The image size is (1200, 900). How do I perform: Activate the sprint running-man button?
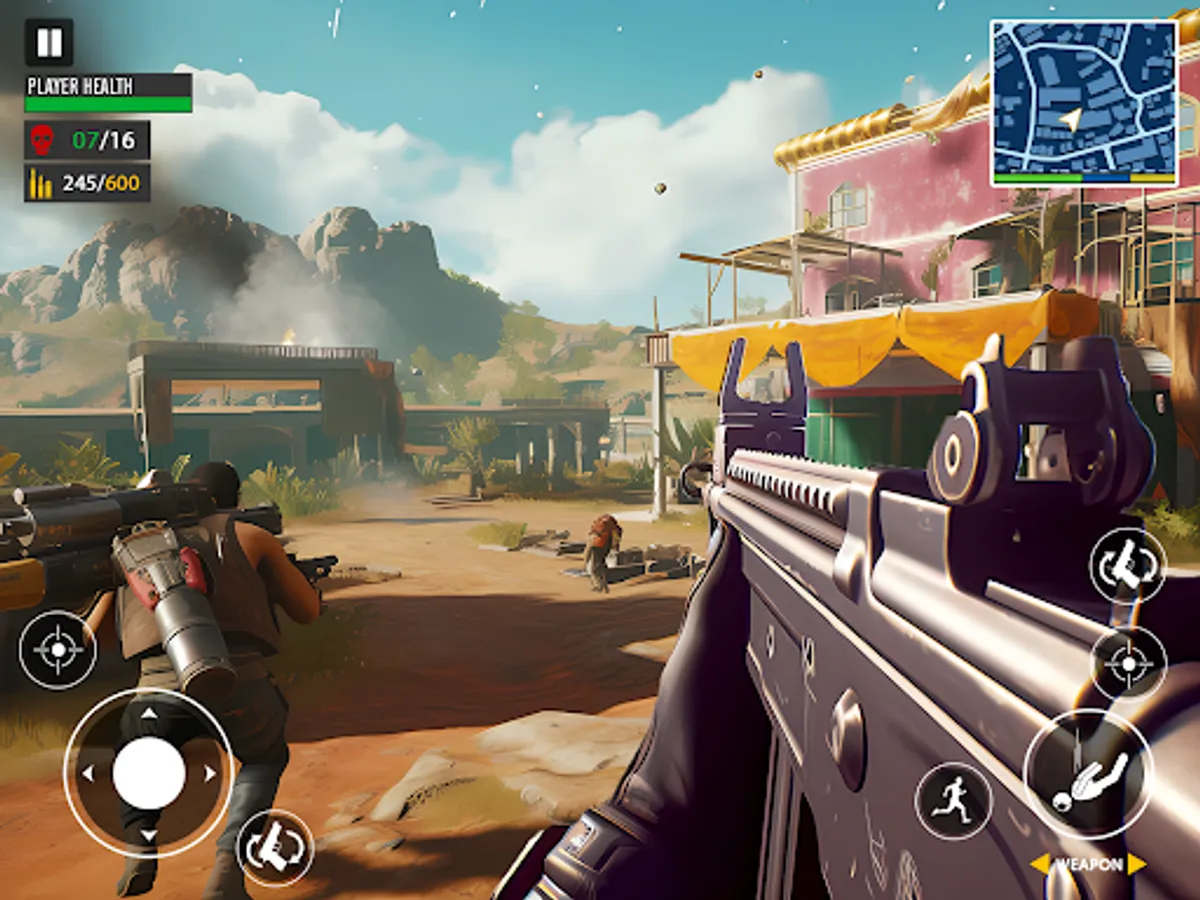953,801
